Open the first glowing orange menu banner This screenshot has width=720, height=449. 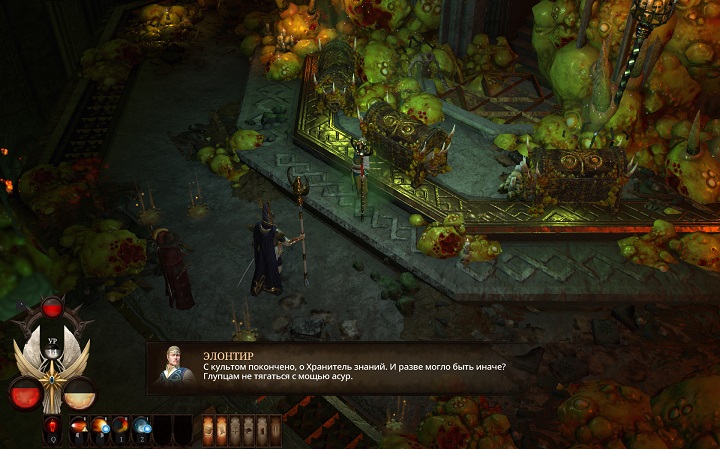click(208, 430)
